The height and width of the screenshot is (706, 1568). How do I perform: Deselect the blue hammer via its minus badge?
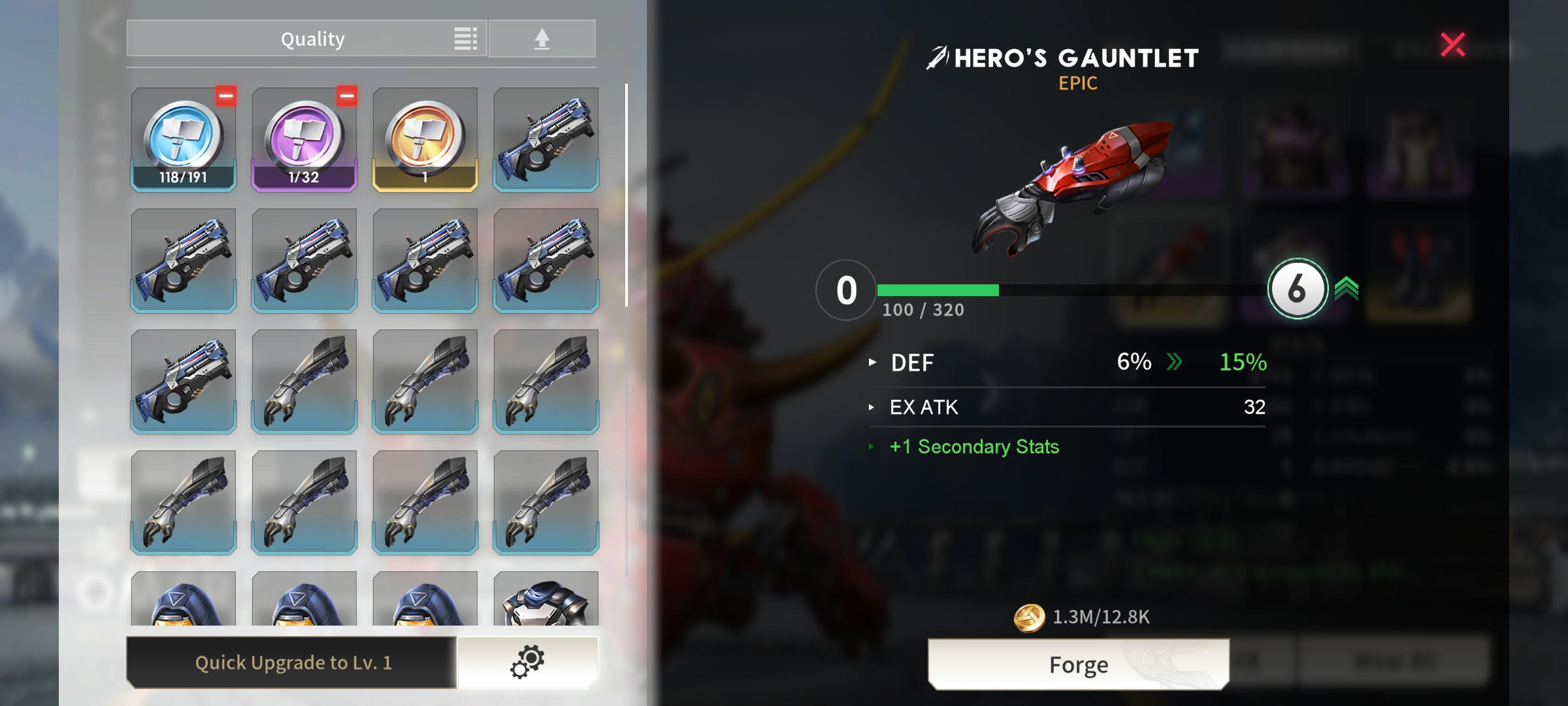click(x=225, y=96)
